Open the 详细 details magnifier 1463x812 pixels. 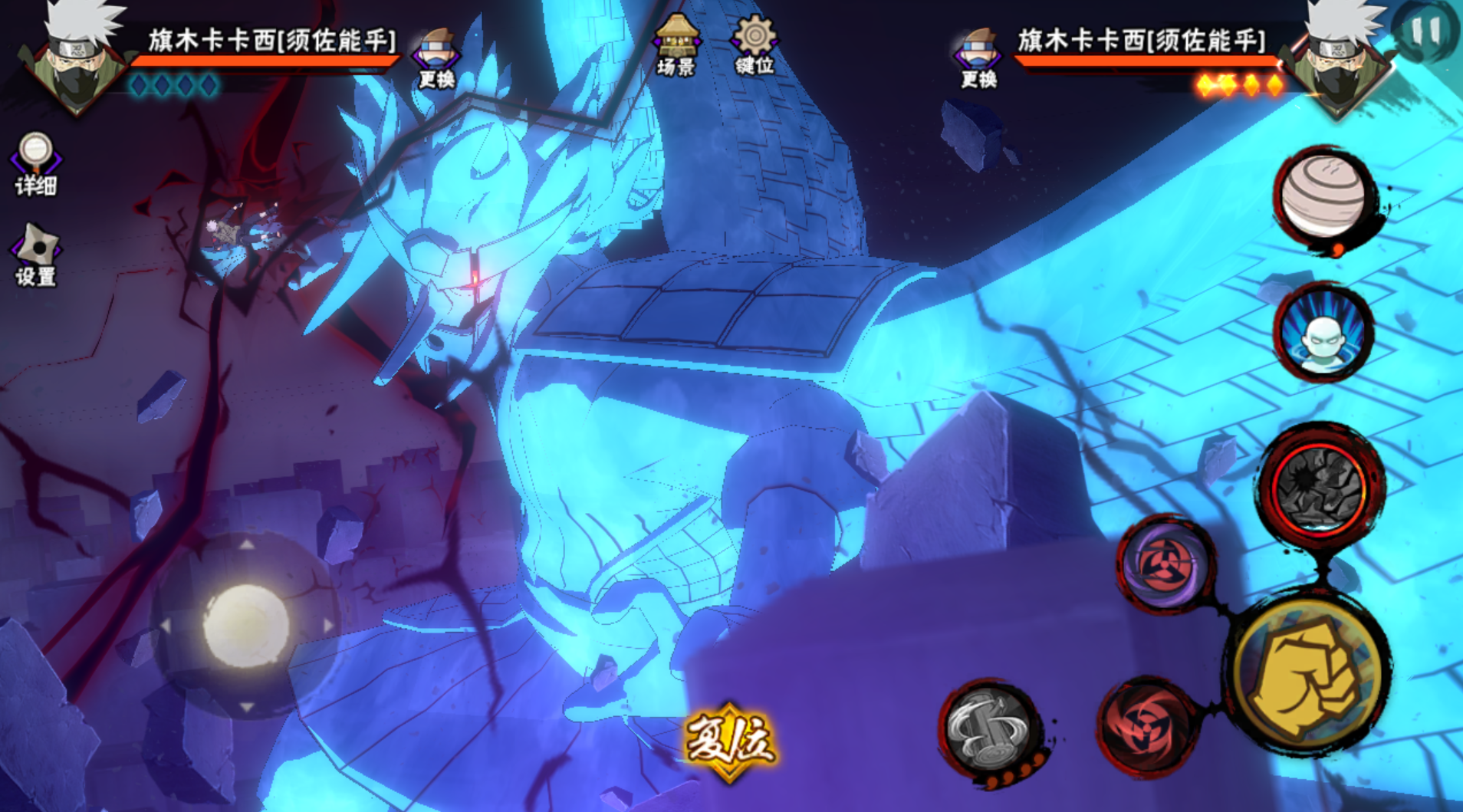coord(35,163)
